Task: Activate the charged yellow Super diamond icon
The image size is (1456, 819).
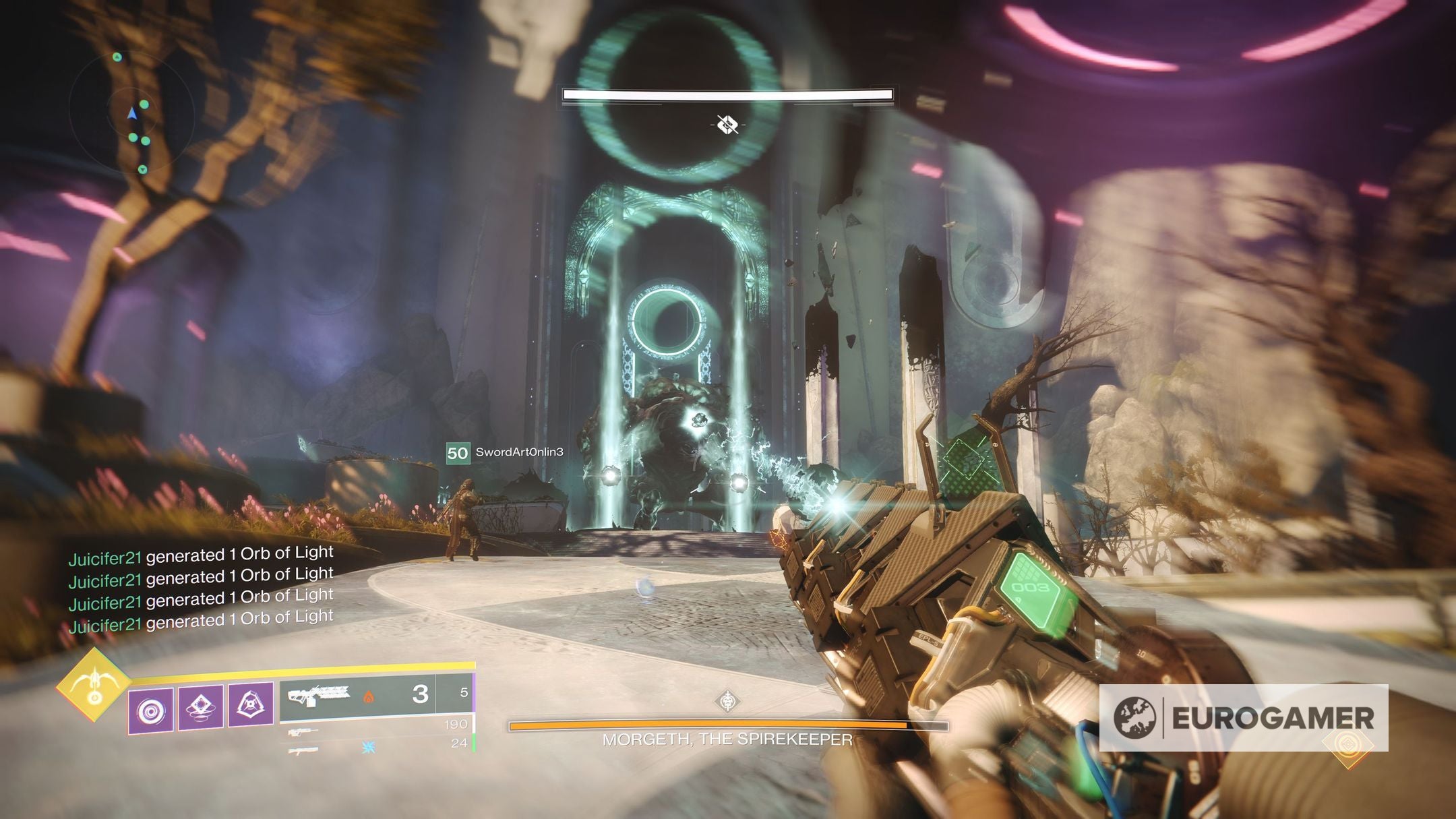Action: click(x=94, y=685)
